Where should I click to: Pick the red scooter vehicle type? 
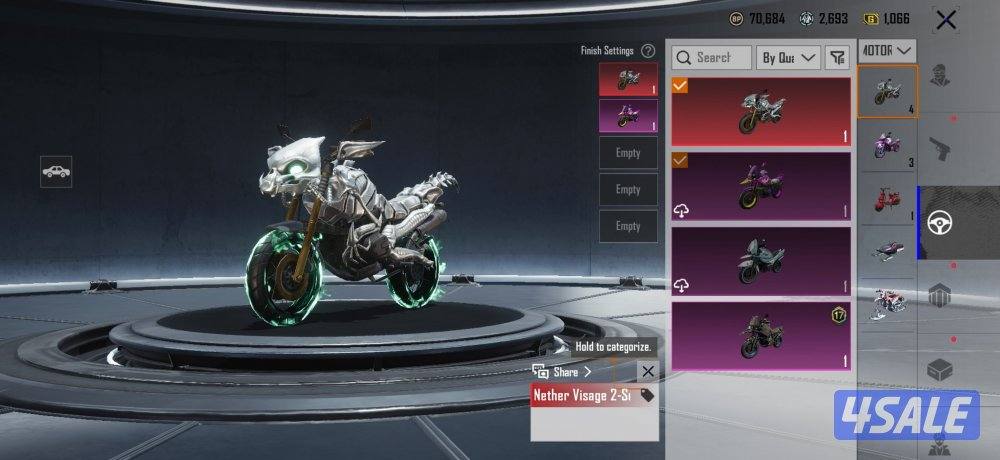pos(887,197)
